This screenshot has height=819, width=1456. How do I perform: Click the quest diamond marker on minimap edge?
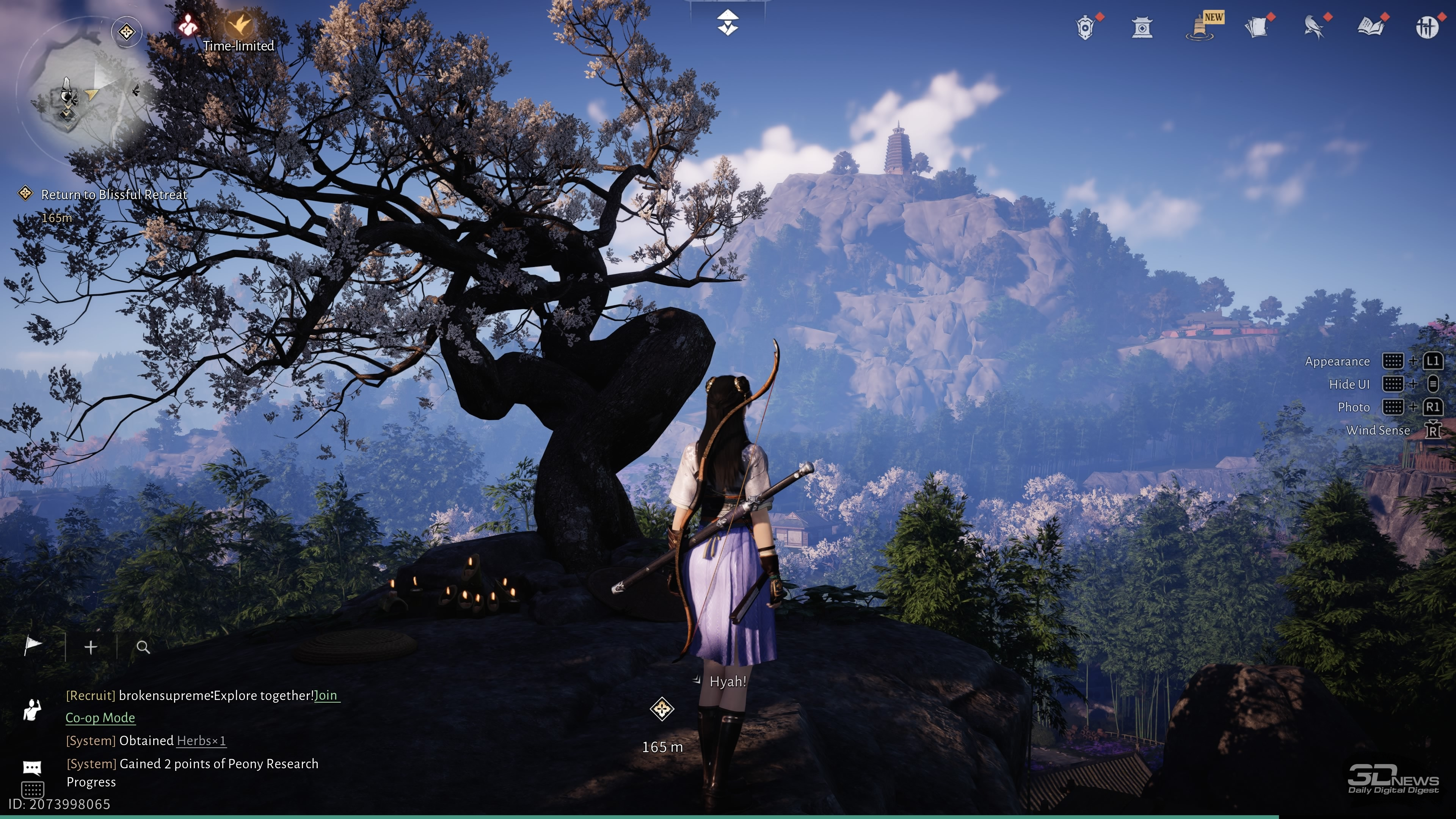pos(126,31)
